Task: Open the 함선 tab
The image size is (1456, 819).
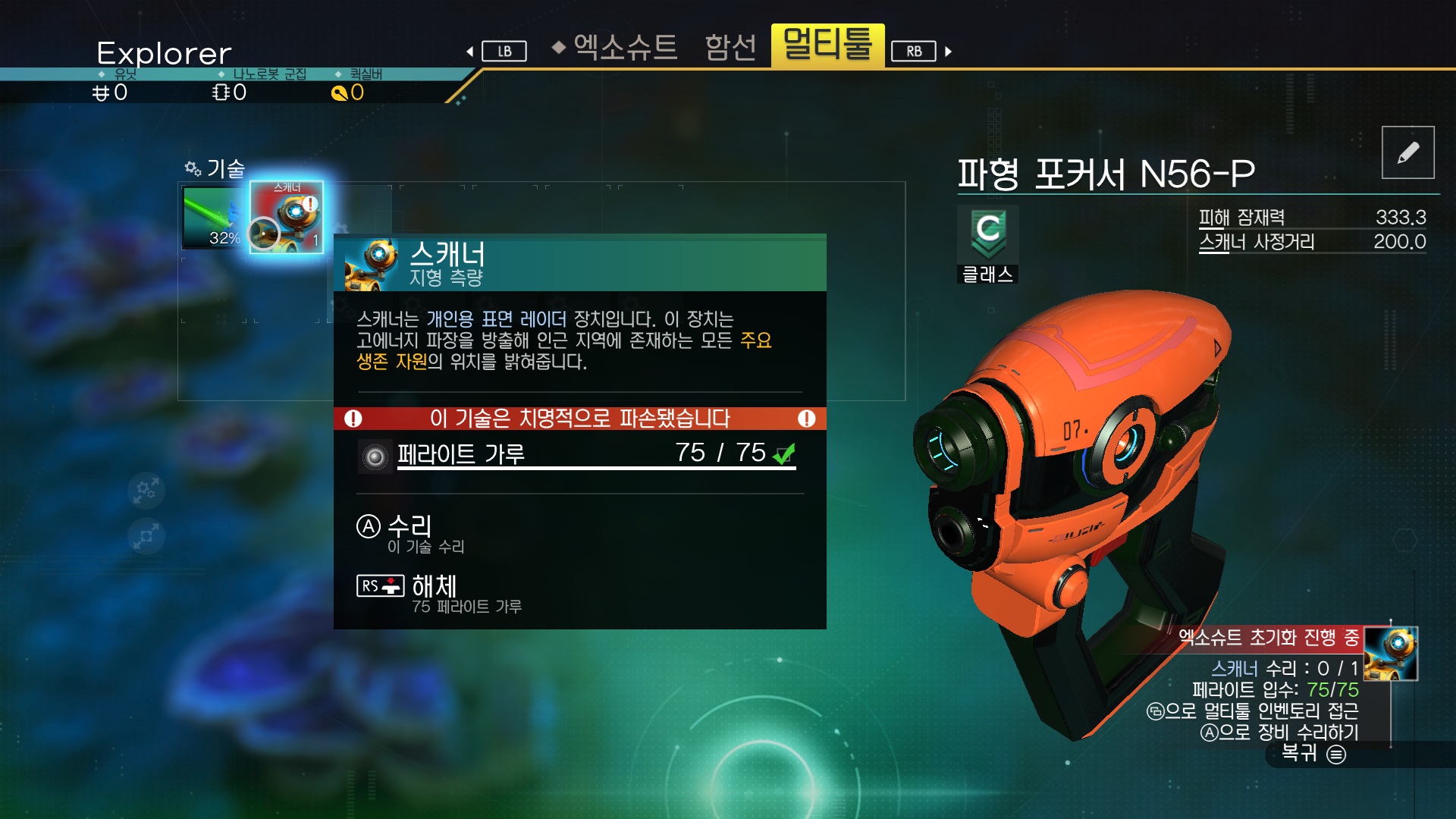Action: (730, 47)
